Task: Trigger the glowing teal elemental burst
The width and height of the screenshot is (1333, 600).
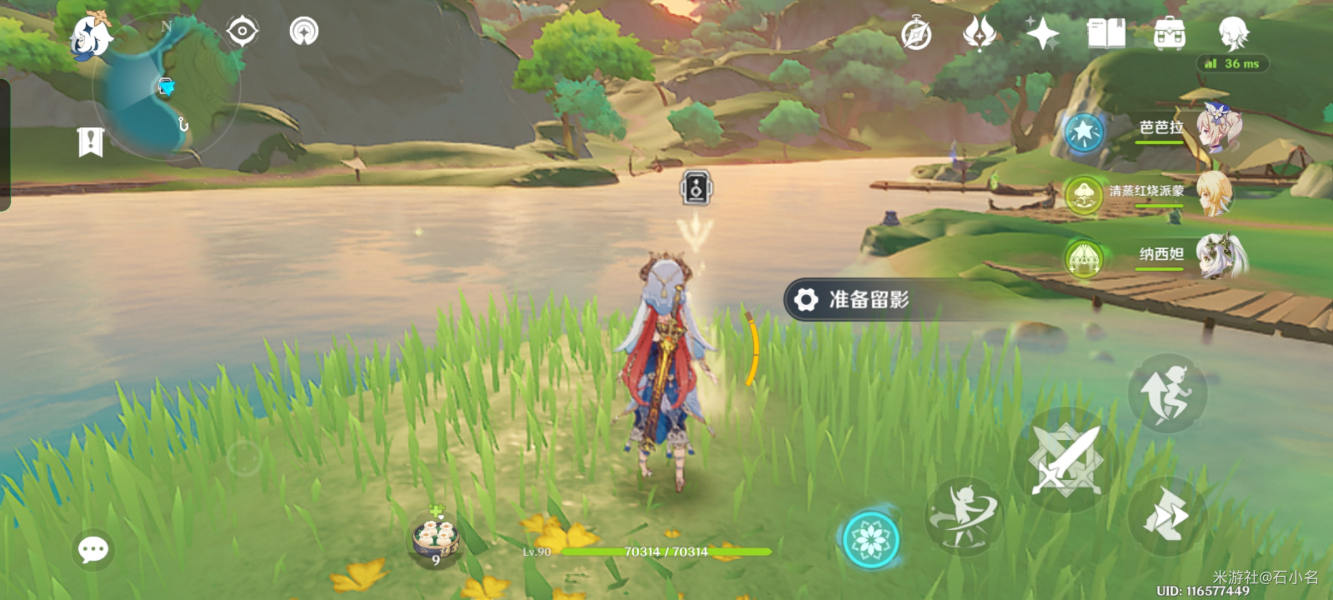Action: click(x=871, y=540)
